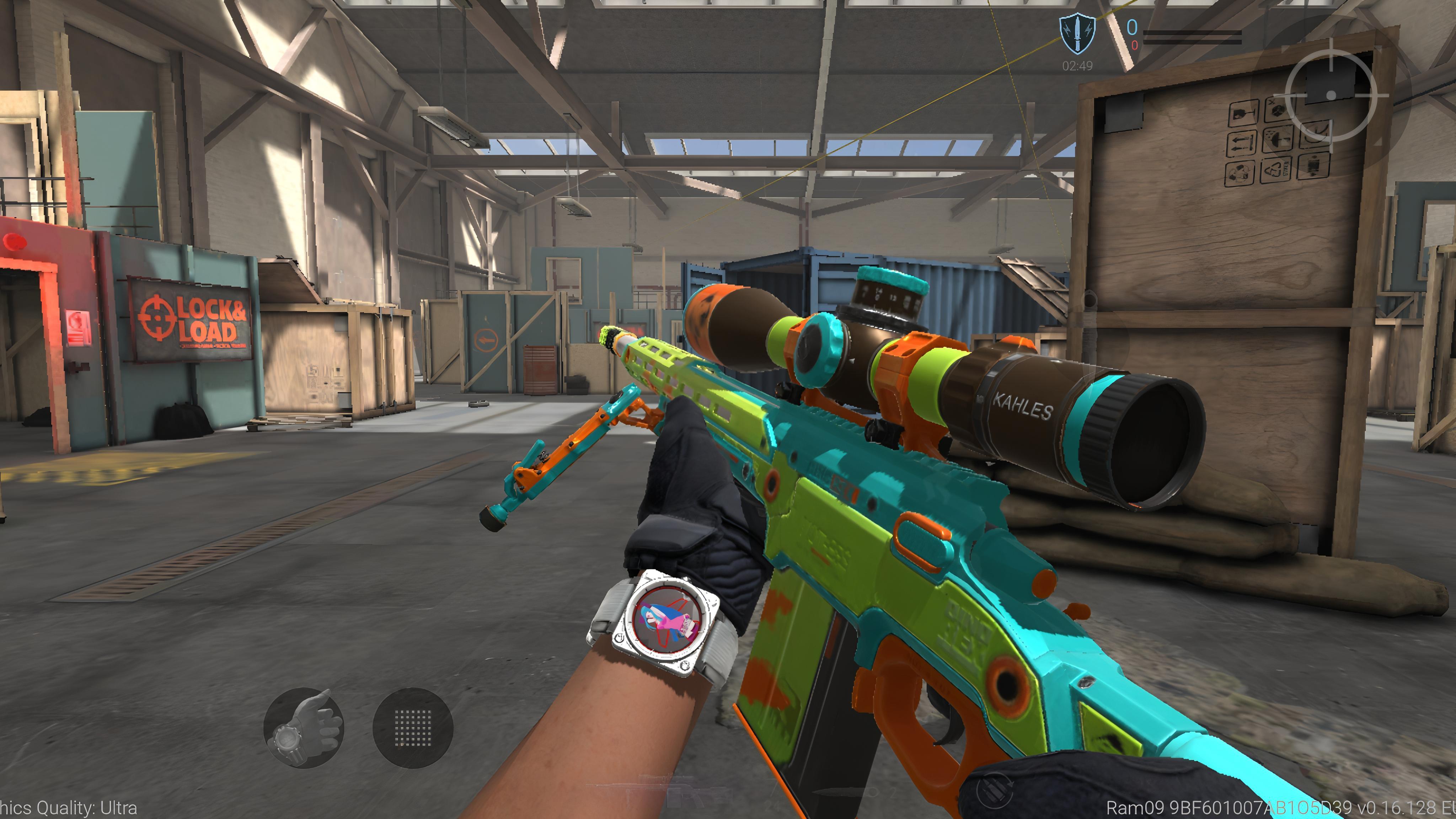This screenshot has width=1456, height=819.
Task: Select the team shield emblem with dagger
Action: pyautogui.click(x=1077, y=34)
